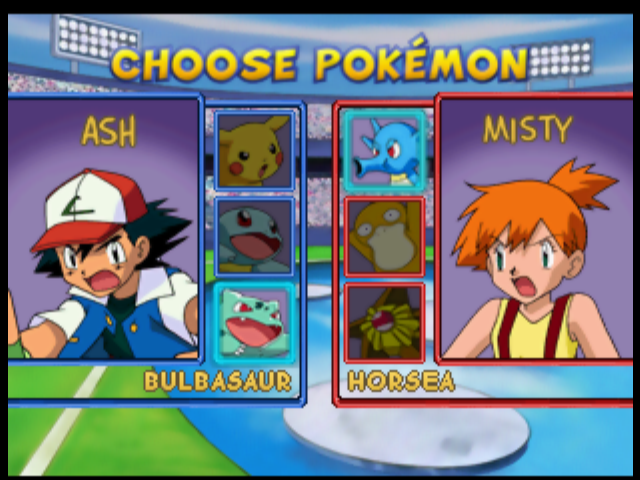640x480 pixels.
Task: Pick Staryu from Misty's team
Action: click(385, 322)
